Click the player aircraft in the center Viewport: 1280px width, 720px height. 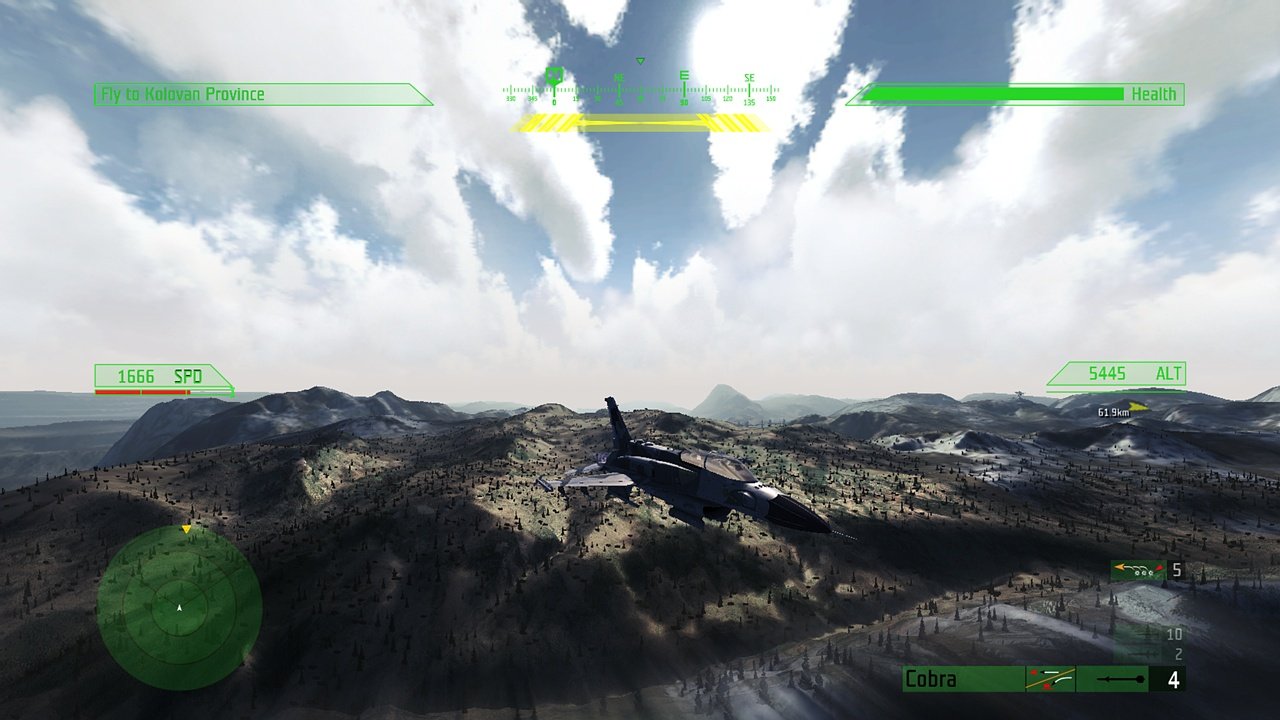(x=690, y=480)
